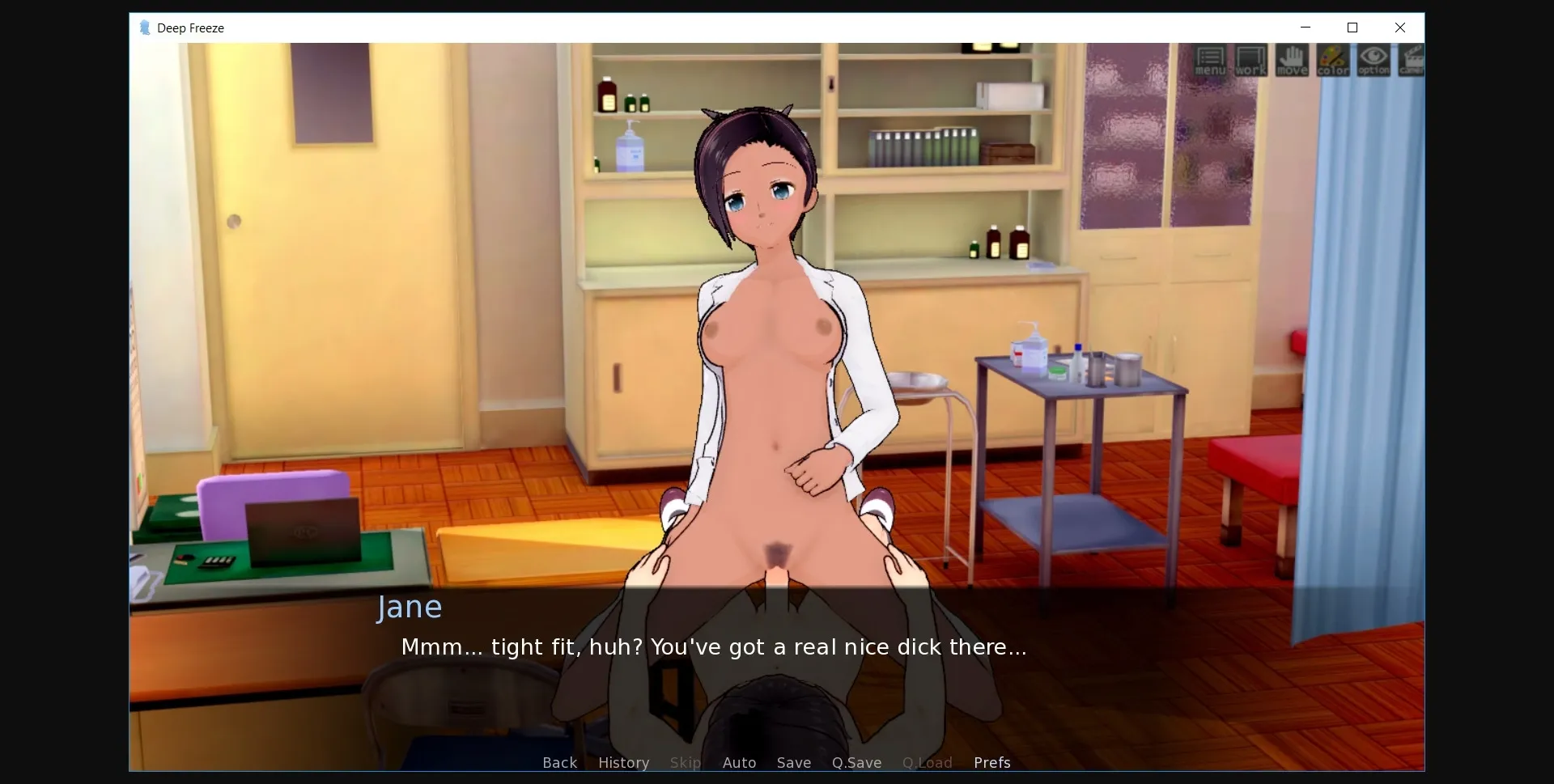Click the Deep Freeze icon in the title bar
The width and height of the screenshot is (1554, 784).
(x=145, y=28)
